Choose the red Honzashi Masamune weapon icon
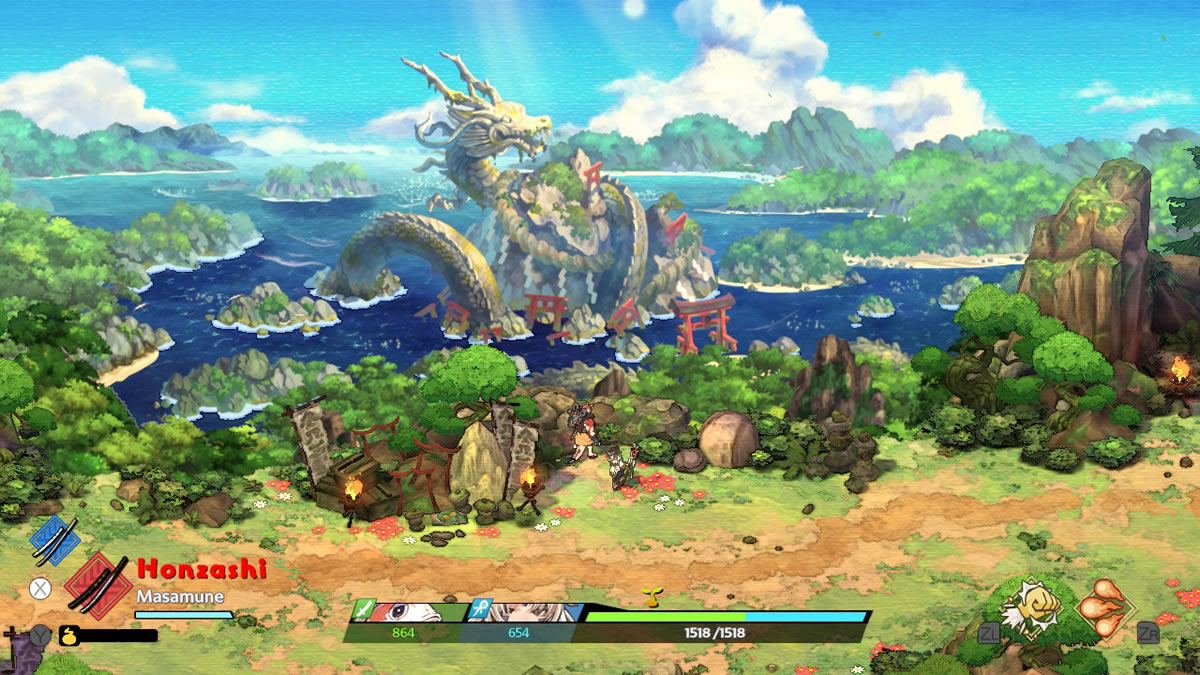 point(97,585)
